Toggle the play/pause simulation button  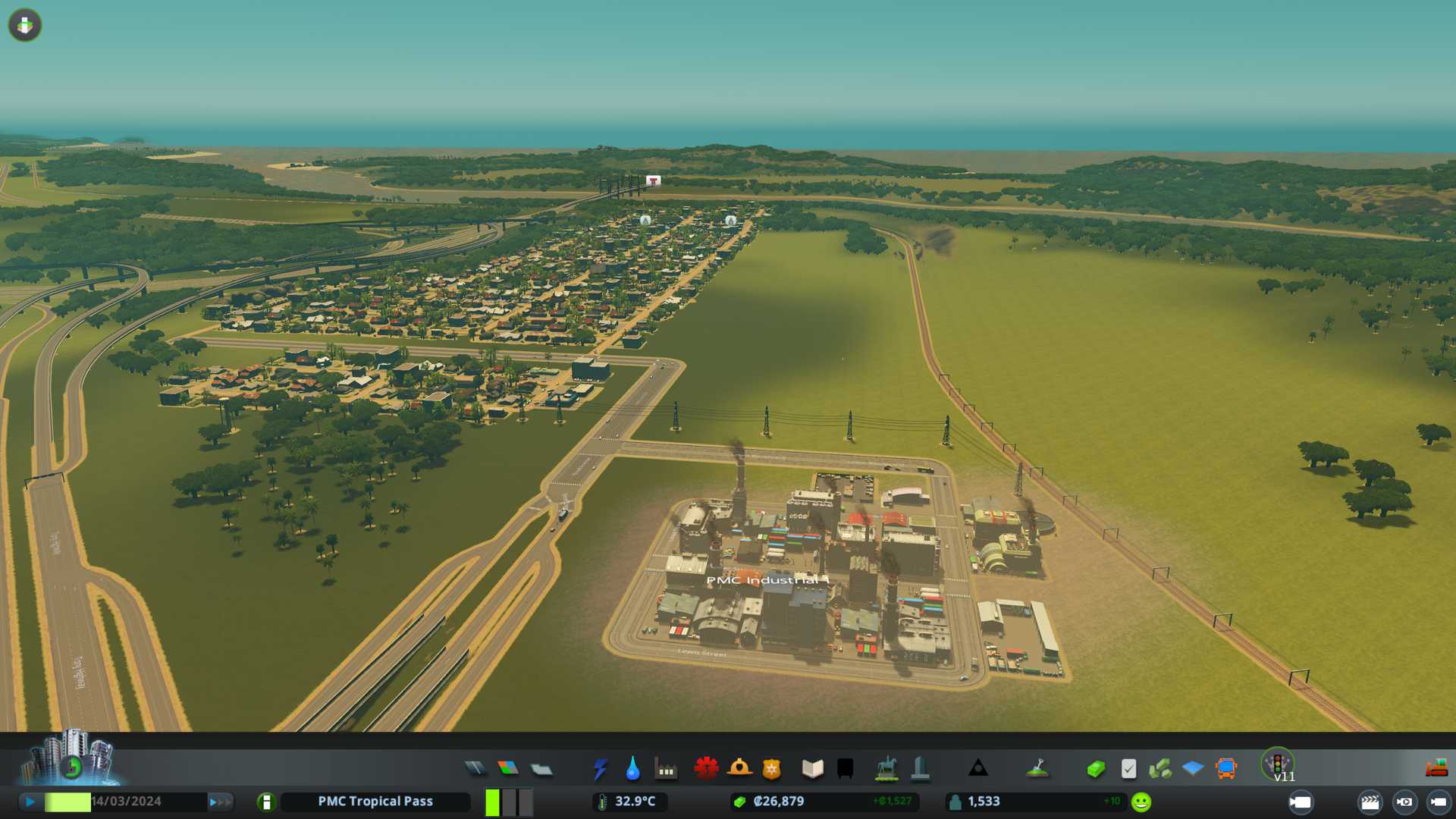click(x=30, y=802)
